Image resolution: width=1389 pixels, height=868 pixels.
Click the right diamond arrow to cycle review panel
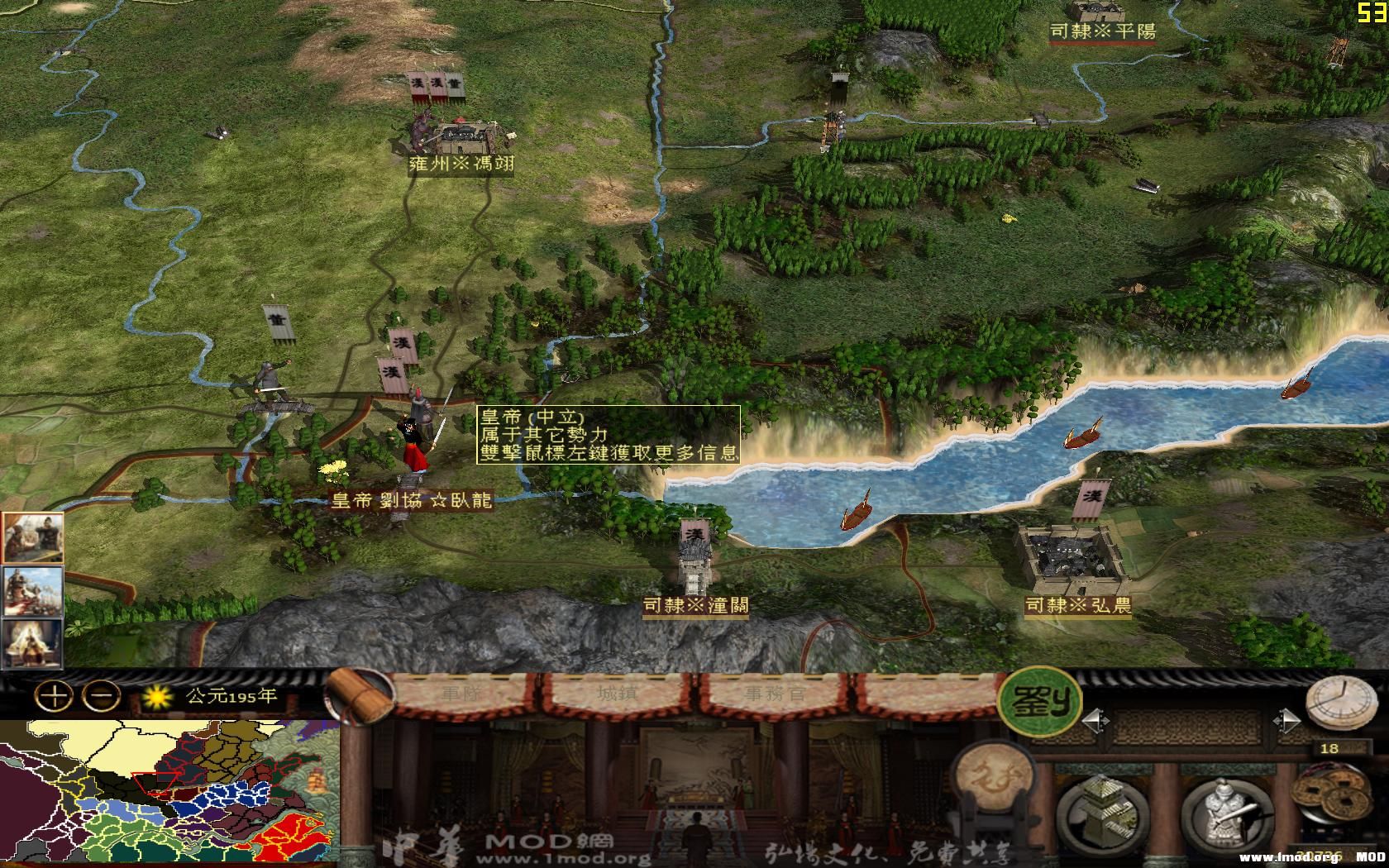tap(1287, 721)
